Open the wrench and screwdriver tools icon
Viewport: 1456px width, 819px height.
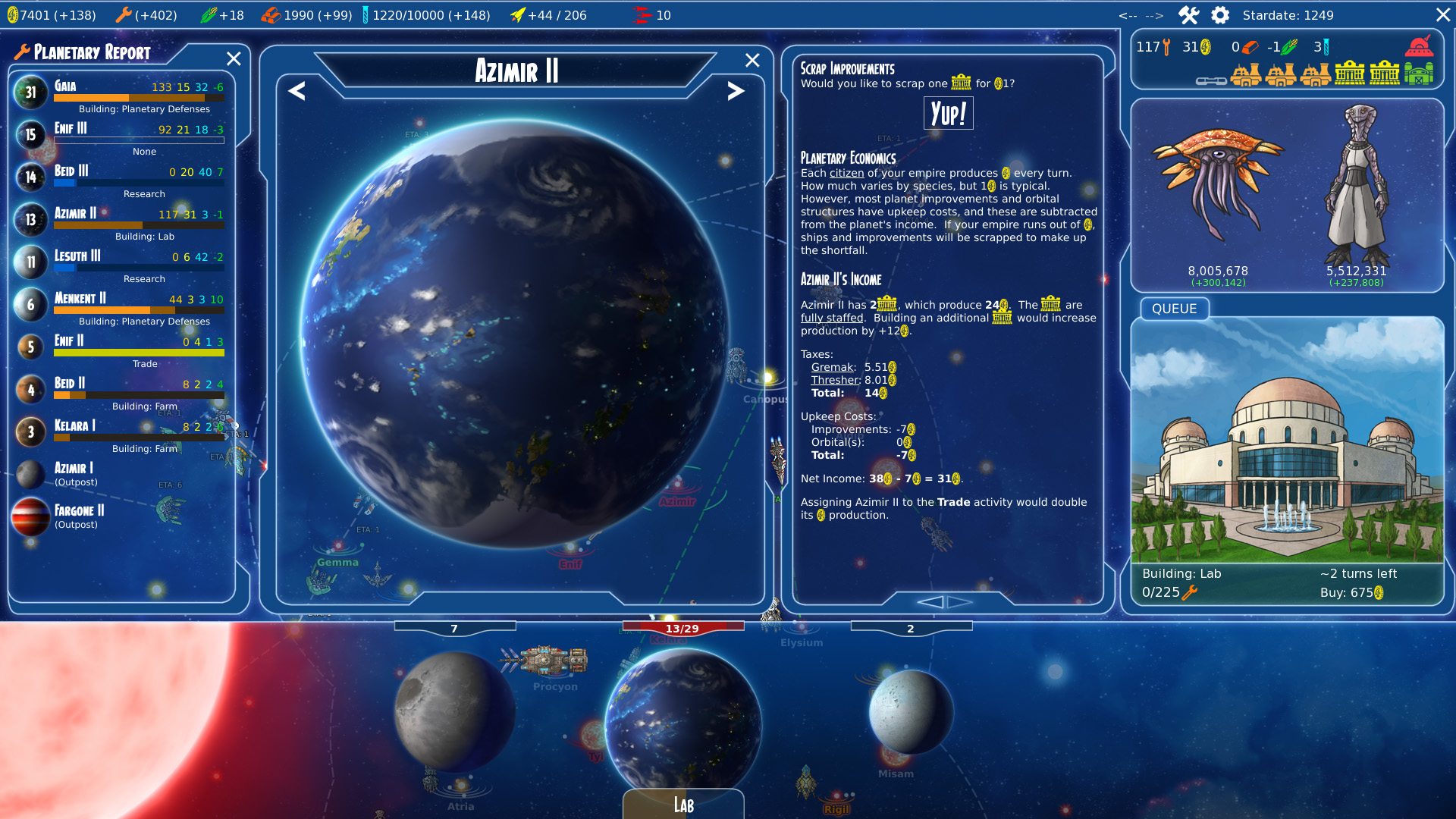coord(1188,15)
